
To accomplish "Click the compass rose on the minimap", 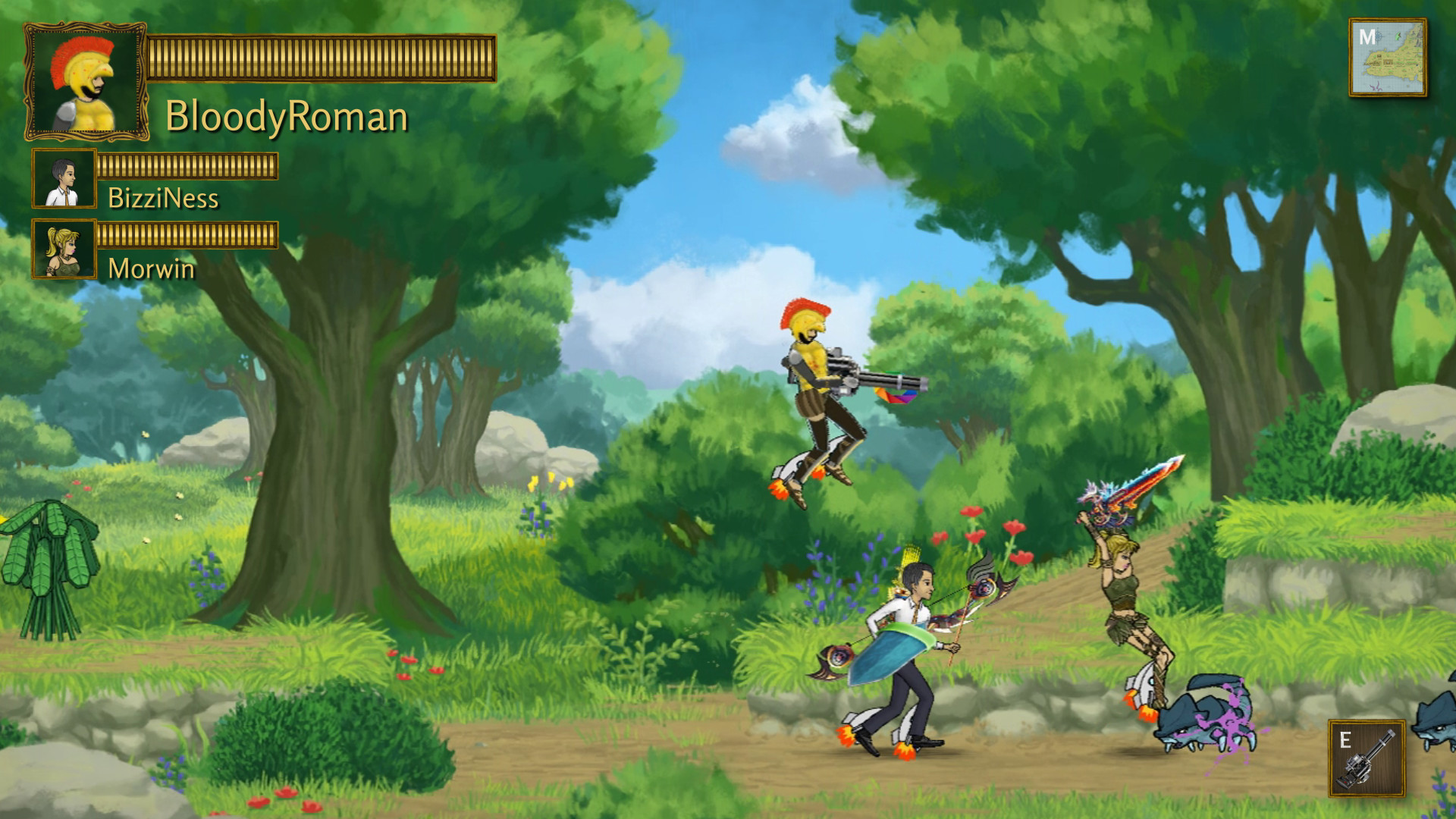I will coord(1378,36).
